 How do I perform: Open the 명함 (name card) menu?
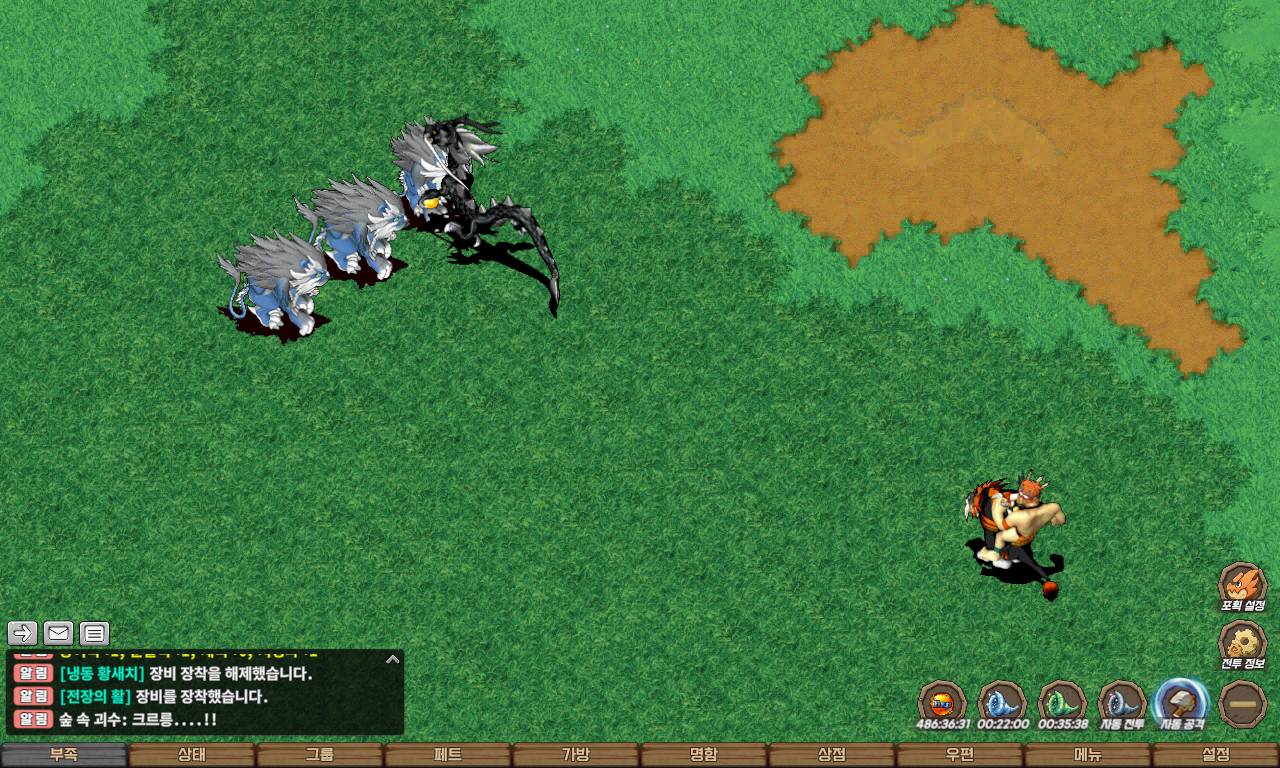point(704,755)
